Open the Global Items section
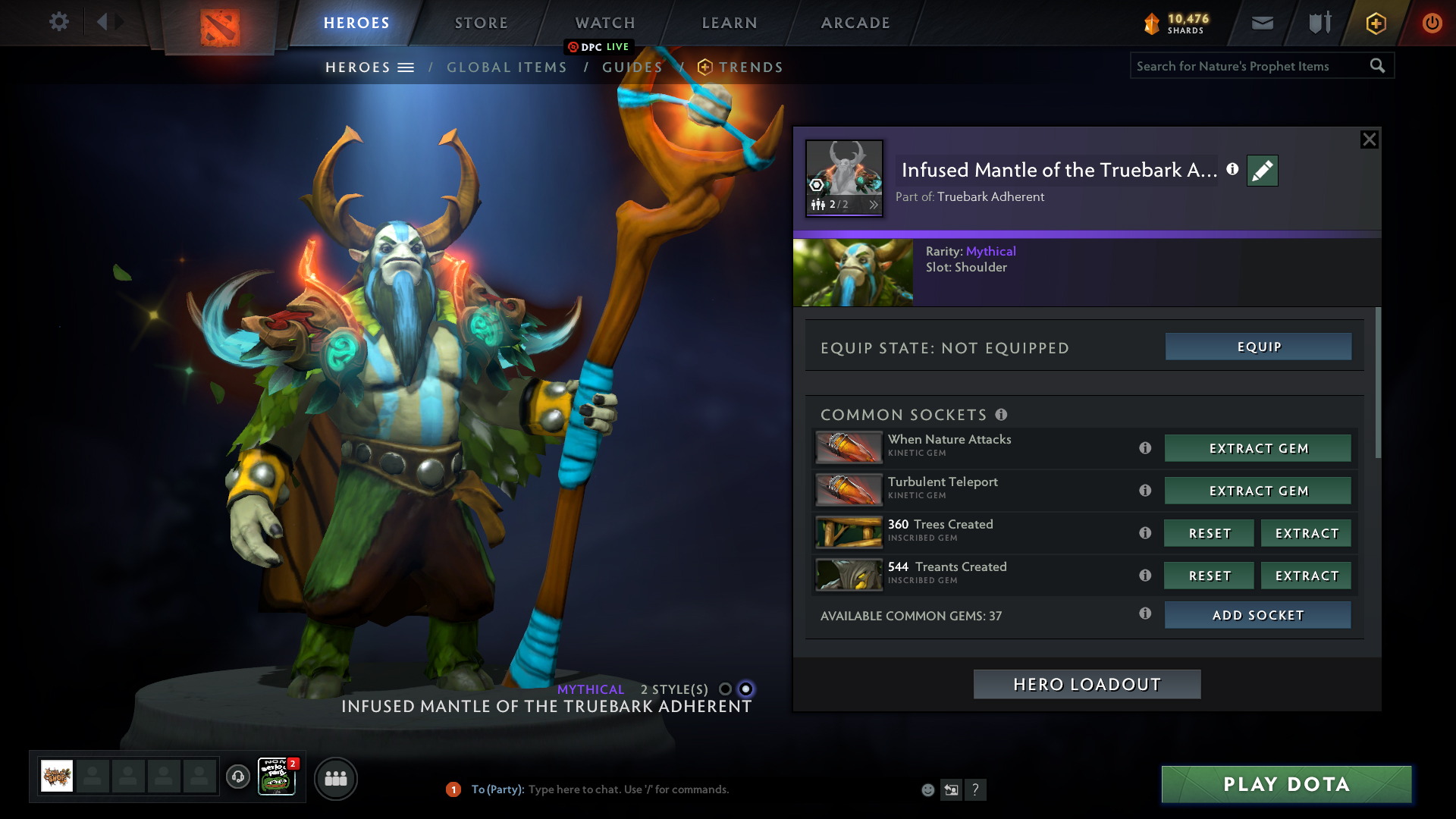The height and width of the screenshot is (819, 1456). click(x=507, y=67)
